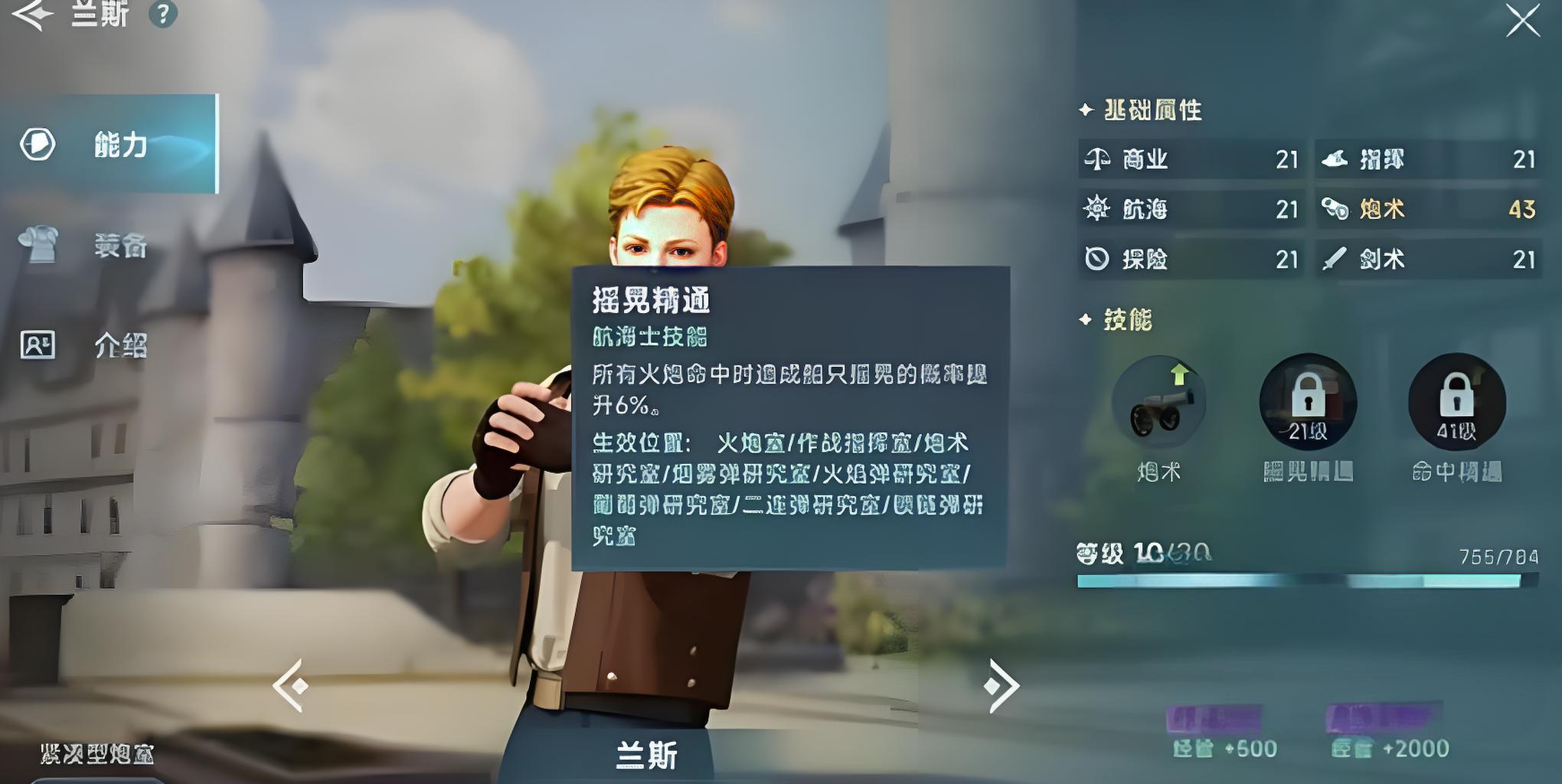
Task: Tap the locked level 21 skill icon
Action: click(1308, 402)
